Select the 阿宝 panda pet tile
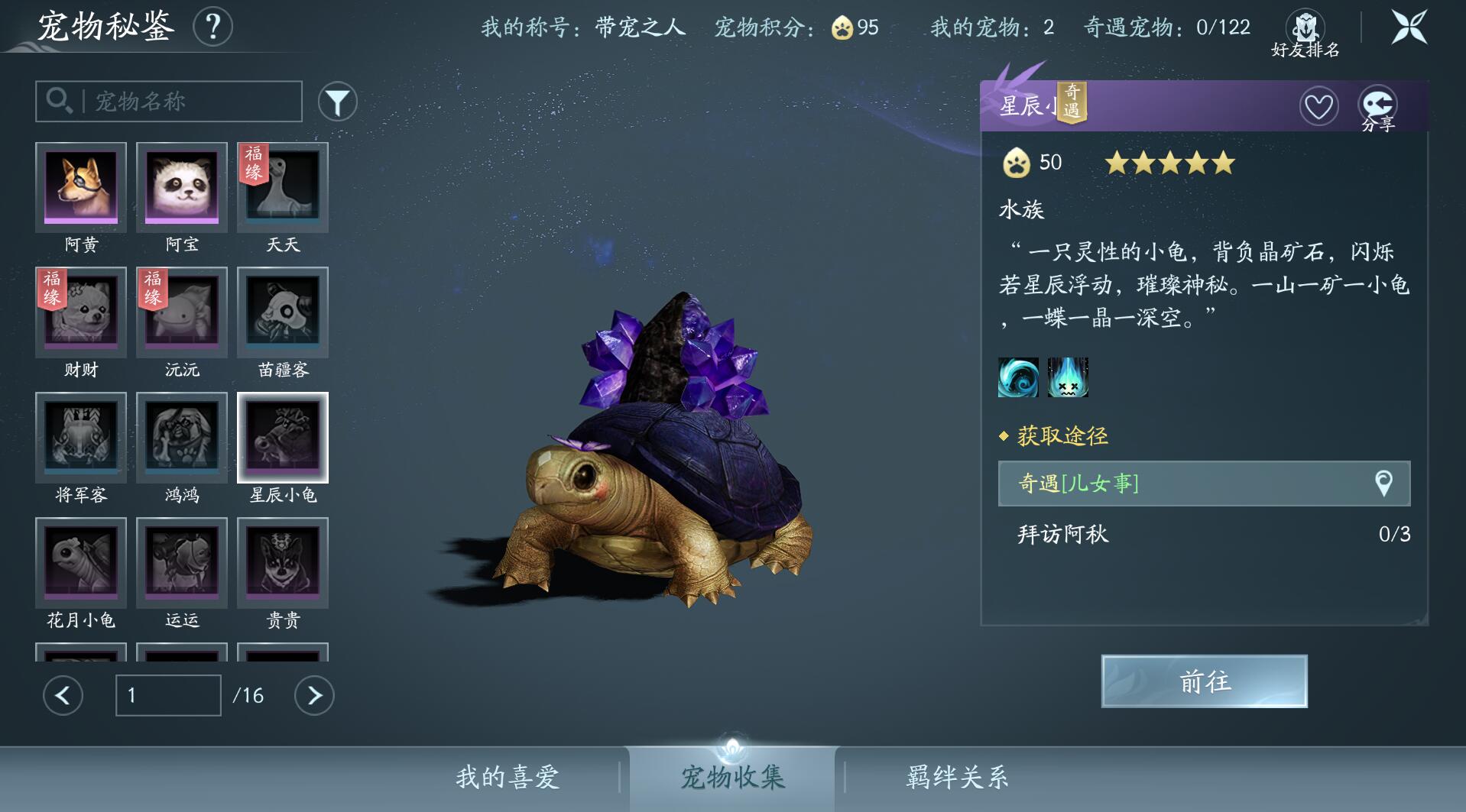This screenshot has width=1466, height=812. pyautogui.click(x=182, y=188)
